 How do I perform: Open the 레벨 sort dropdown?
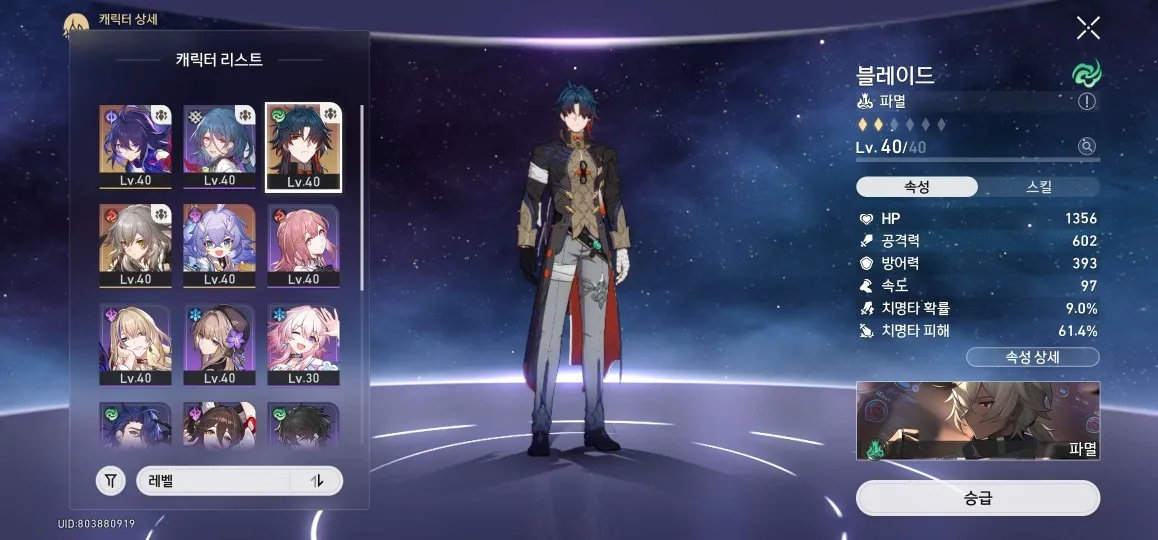coord(214,481)
